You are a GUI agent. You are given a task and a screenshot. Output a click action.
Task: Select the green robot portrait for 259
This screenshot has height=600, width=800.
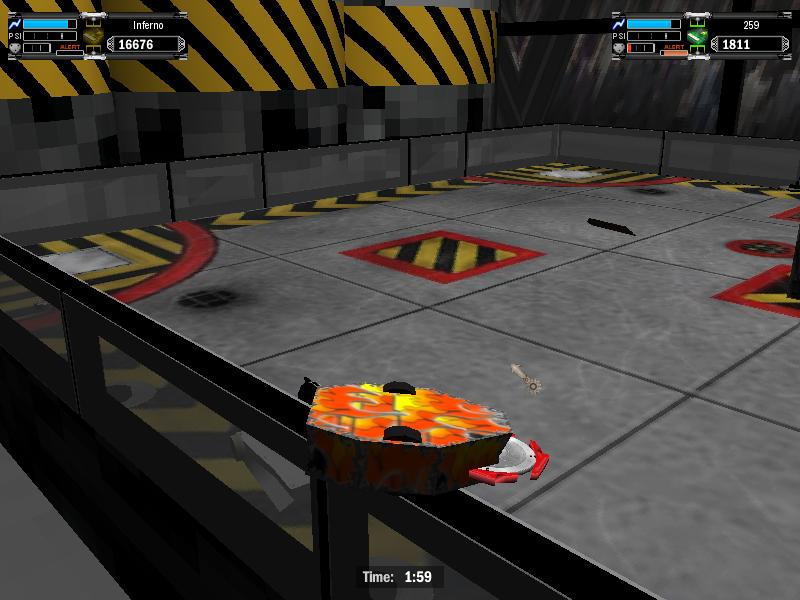click(x=698, y=38)
